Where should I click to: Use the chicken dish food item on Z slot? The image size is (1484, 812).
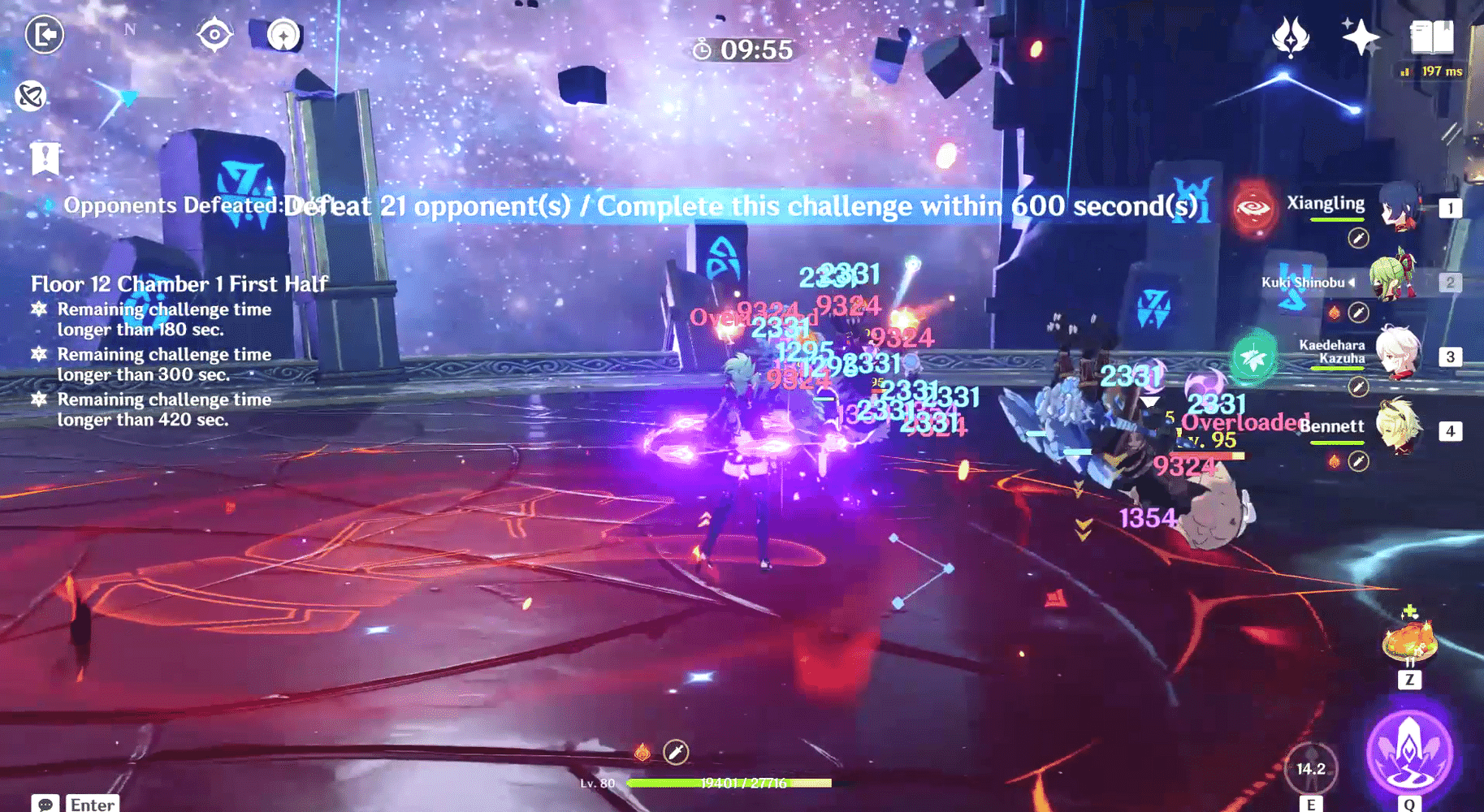point(1410,640)
